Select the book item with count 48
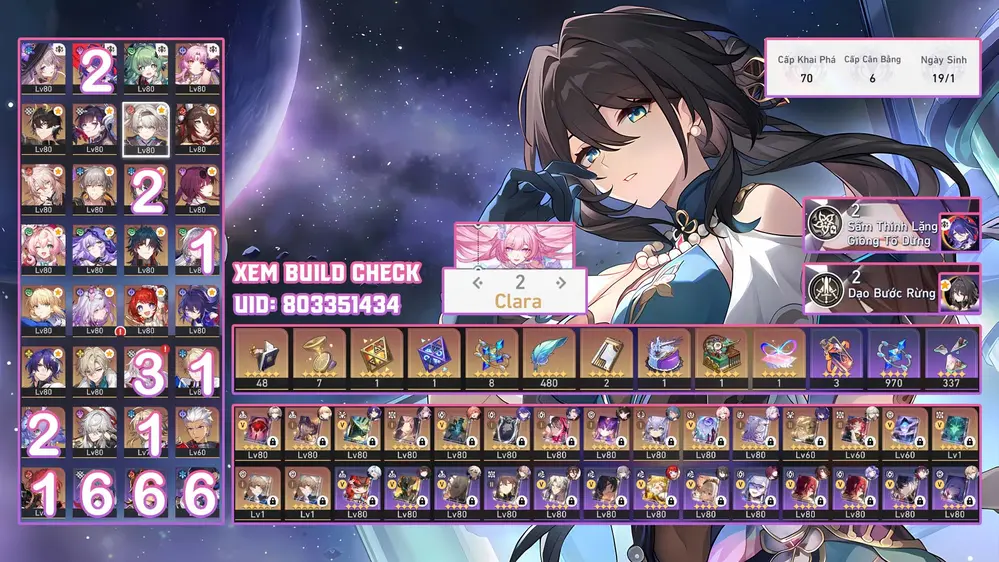This screenshot has width=999, height=562. pyautogui.click(x=262, y=358)
